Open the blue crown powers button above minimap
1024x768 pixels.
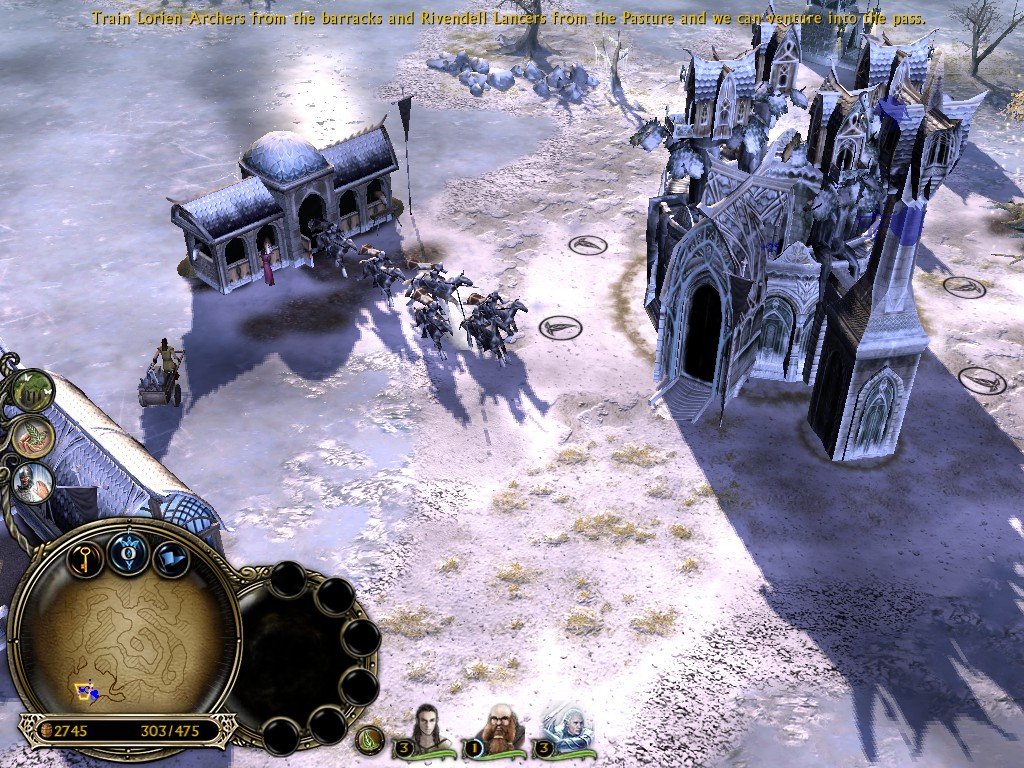tap(129, 553)
